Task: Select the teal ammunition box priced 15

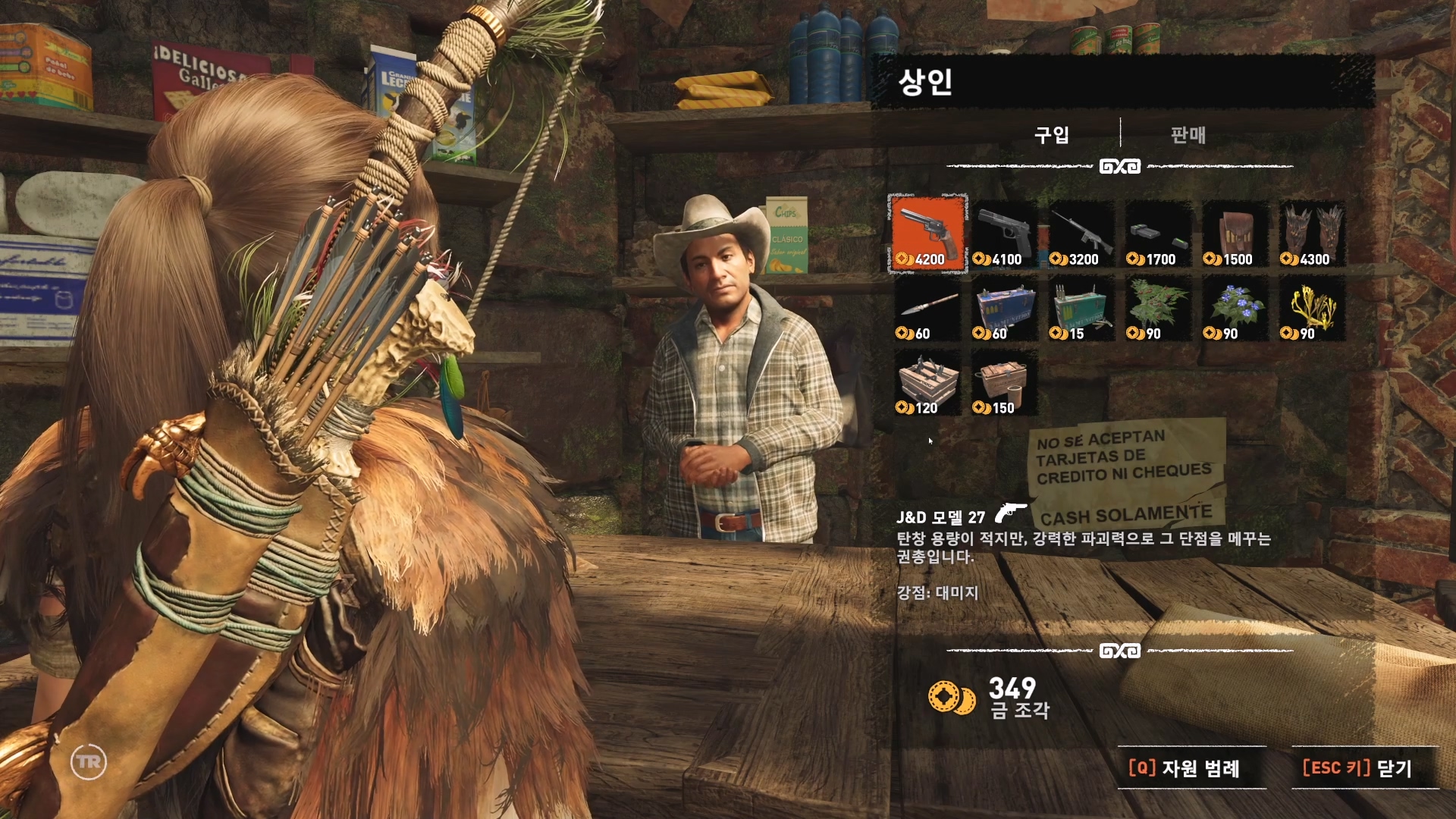Action: click(1081, 308)
